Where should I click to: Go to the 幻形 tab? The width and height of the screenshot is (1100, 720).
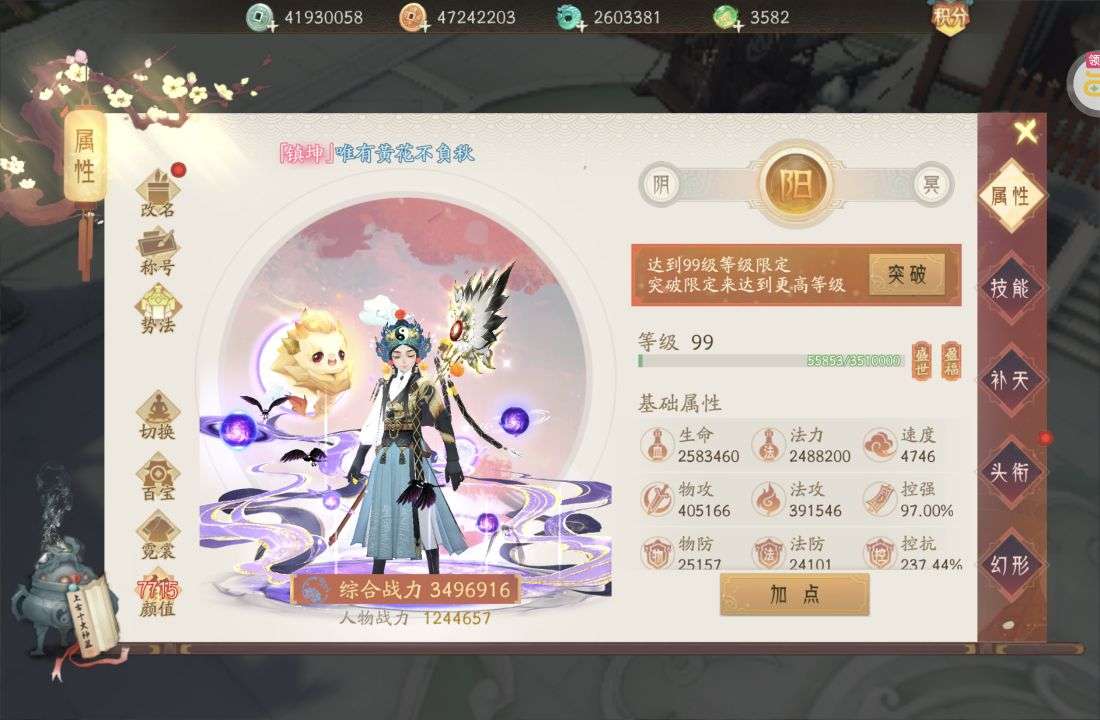coord(1010,564)
